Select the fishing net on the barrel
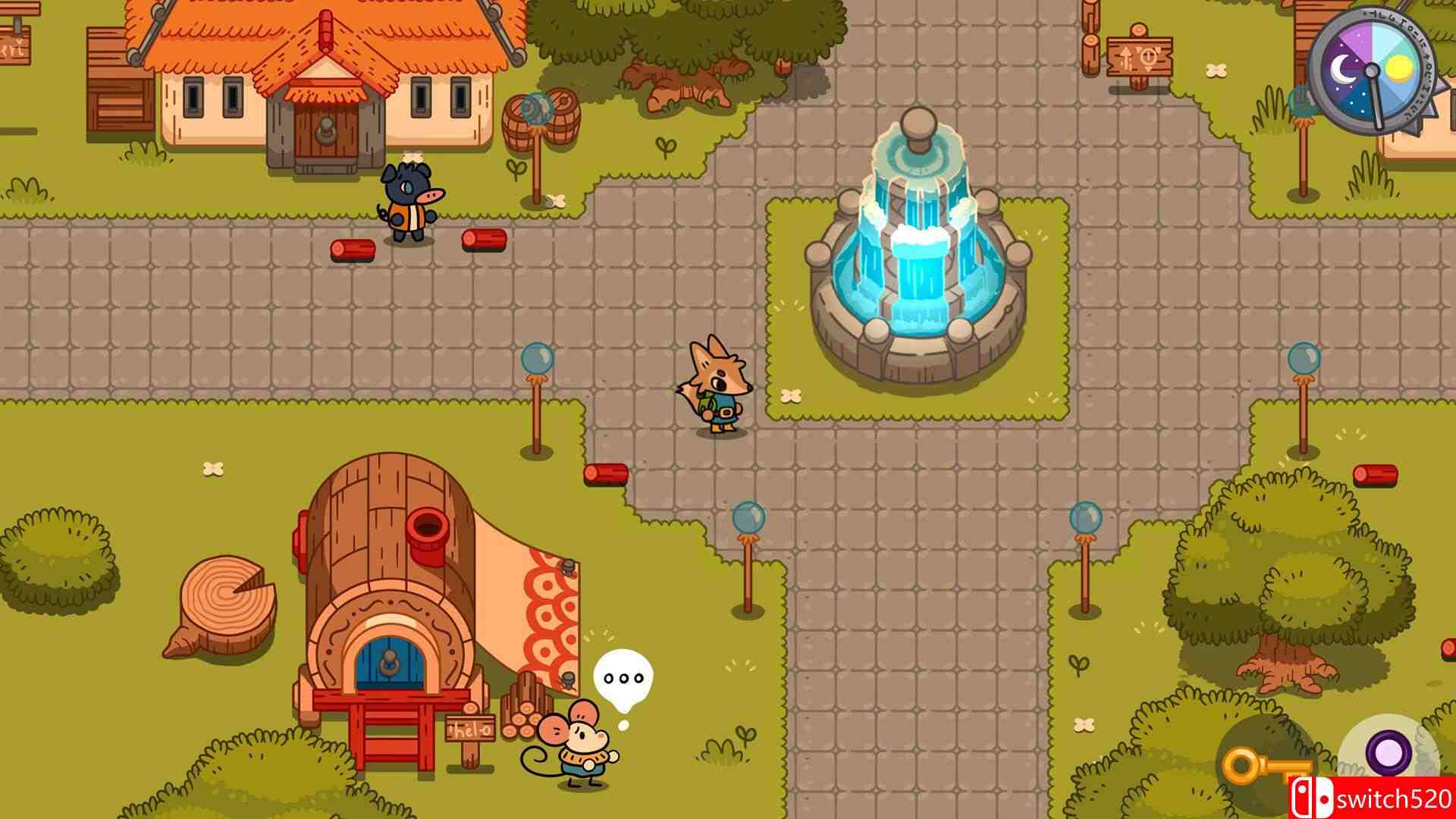The image size is (1456, 819). point(535,106)
